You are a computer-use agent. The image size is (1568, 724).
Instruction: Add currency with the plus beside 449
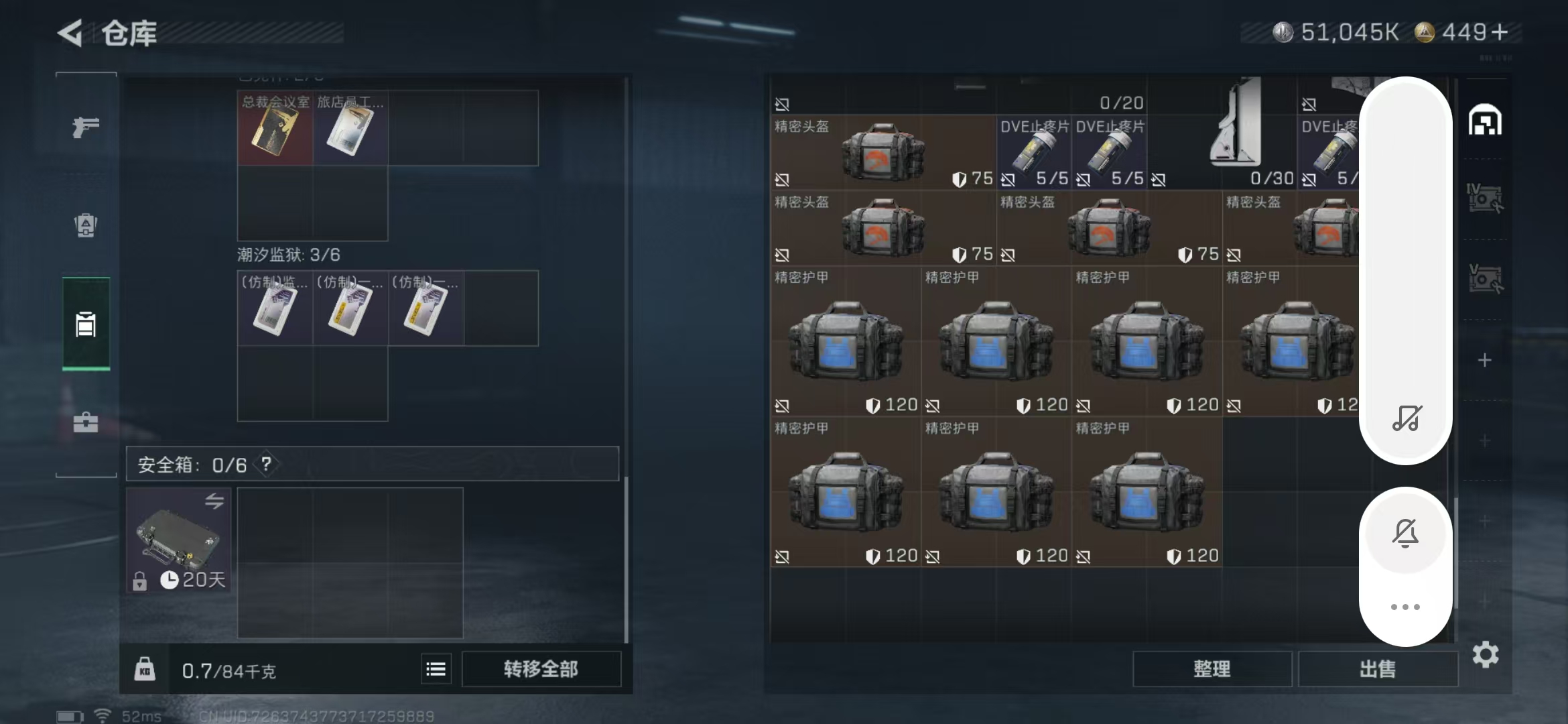point(1500,32)
